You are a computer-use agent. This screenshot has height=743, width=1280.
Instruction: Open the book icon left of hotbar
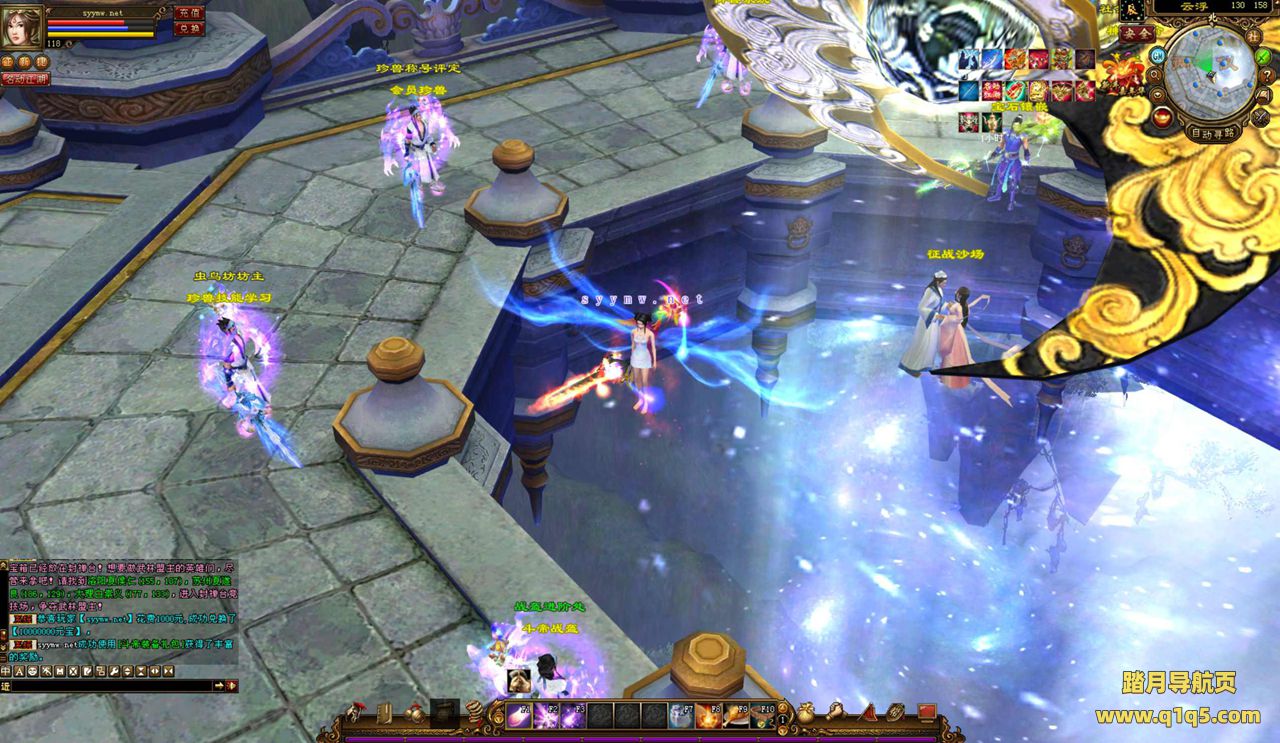tap(385, 714)
